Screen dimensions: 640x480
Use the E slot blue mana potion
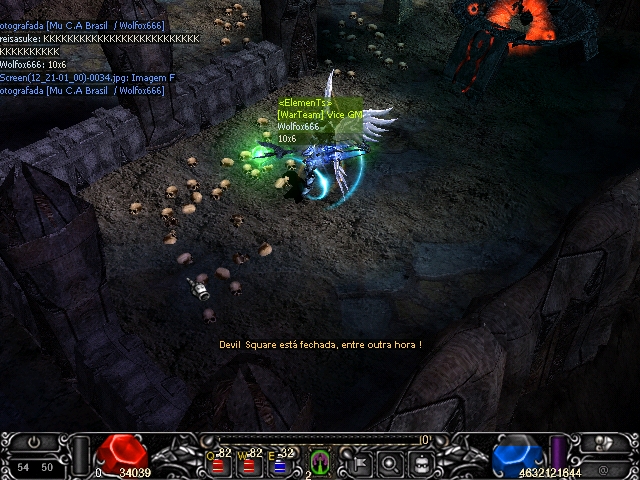(280, 464)
